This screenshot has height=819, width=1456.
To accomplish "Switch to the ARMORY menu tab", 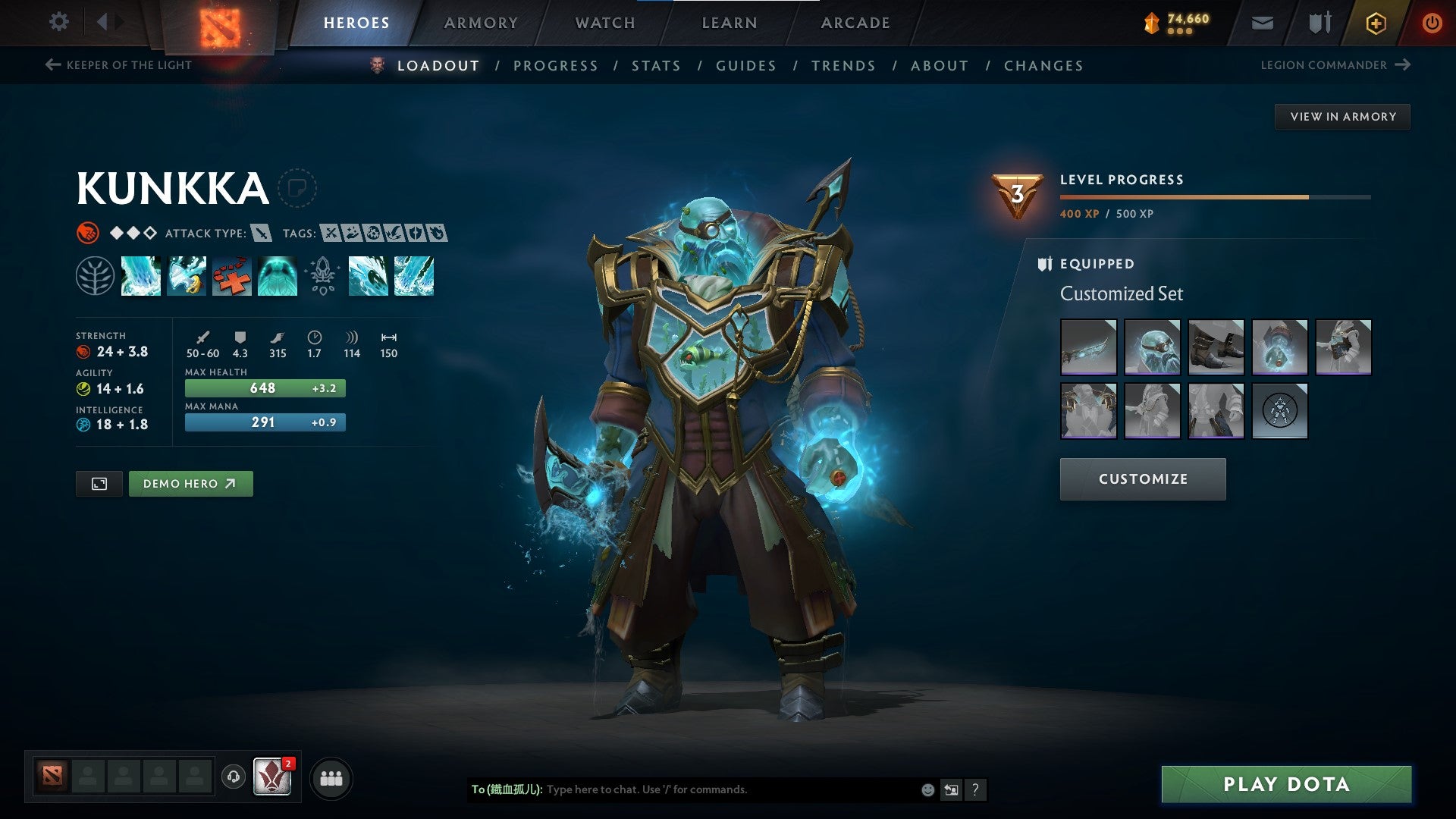I will coord(481,22).
